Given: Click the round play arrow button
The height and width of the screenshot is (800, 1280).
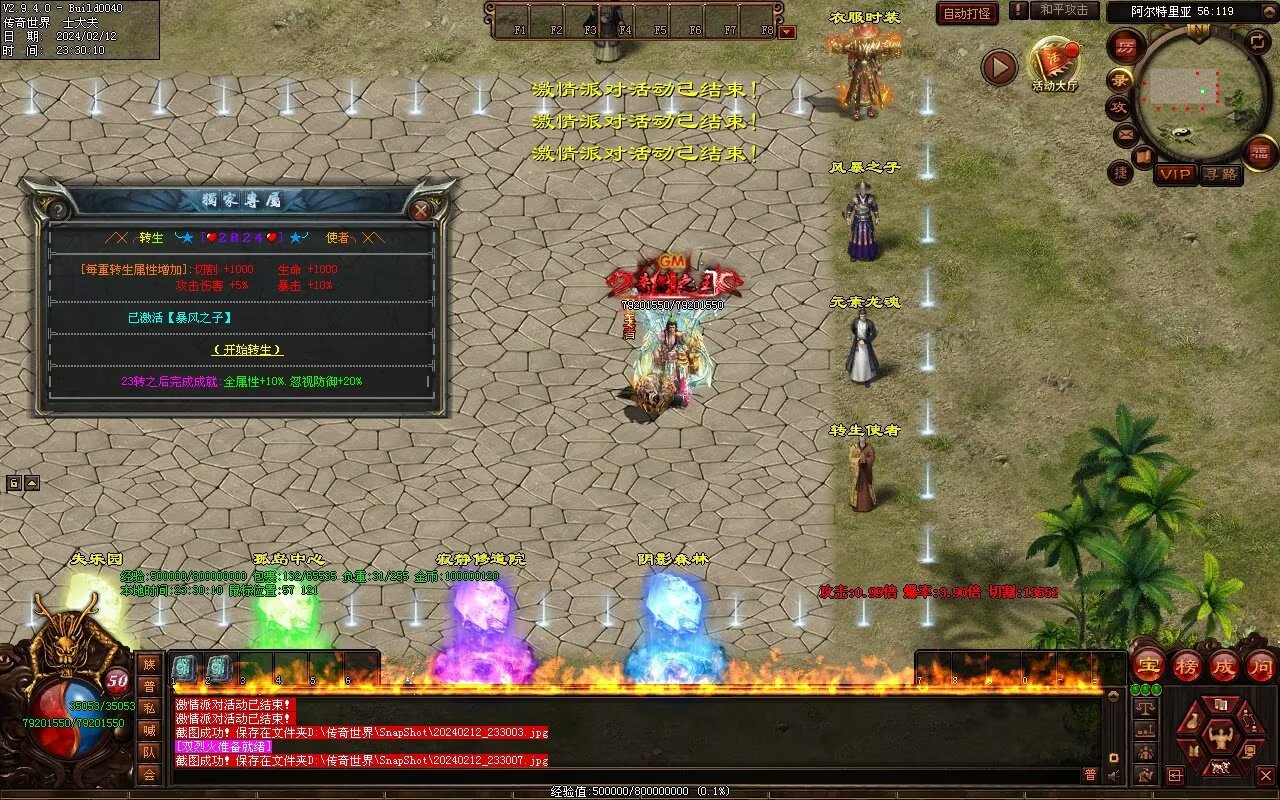Looking at the screenshot, I should [x=998, y=67].
